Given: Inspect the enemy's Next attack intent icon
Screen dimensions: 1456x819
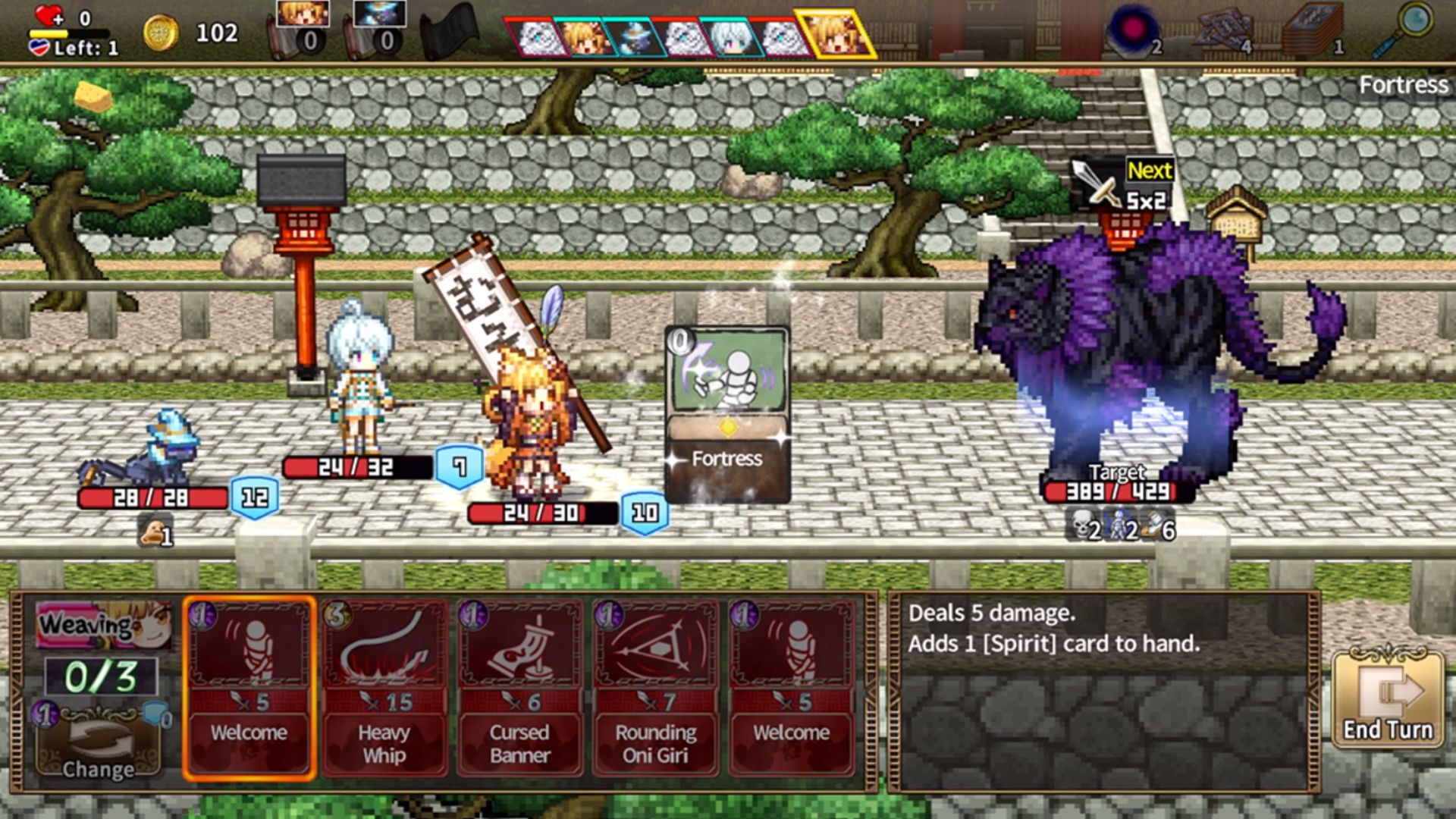Looking at the screenshot, I should point(1122,184).
